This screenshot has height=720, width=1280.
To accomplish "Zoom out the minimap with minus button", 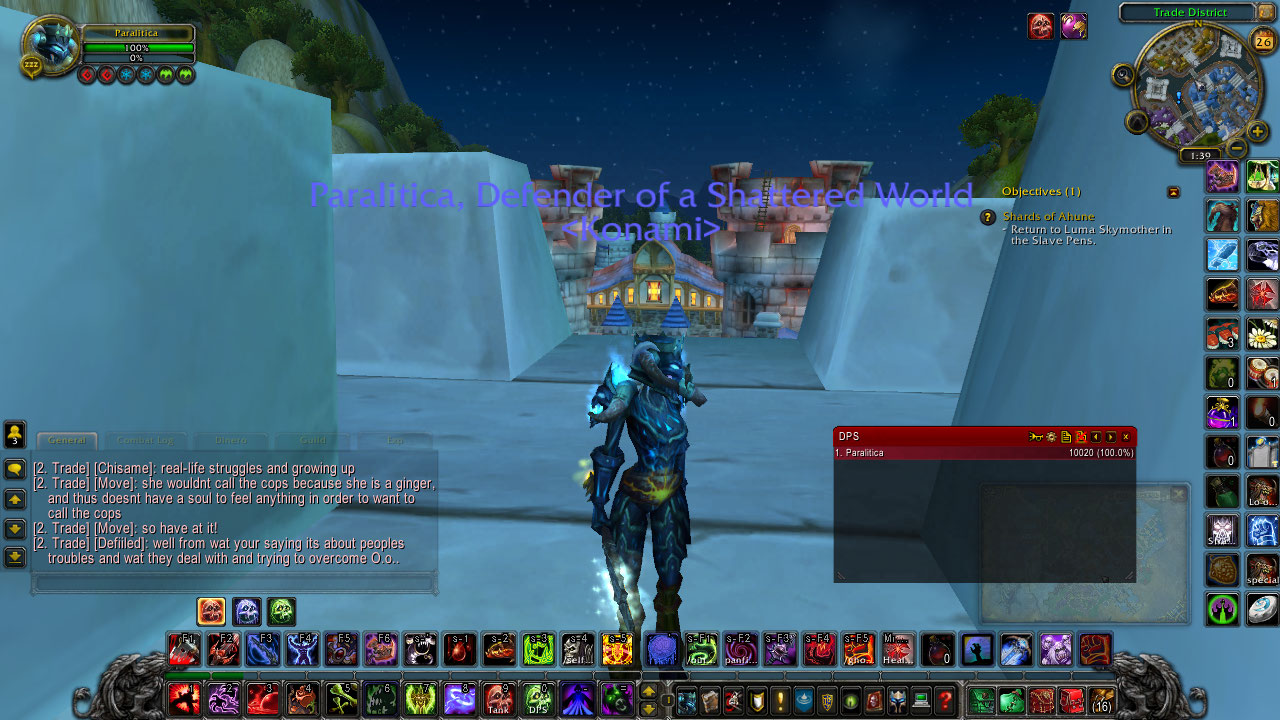I will [1237, 149].
